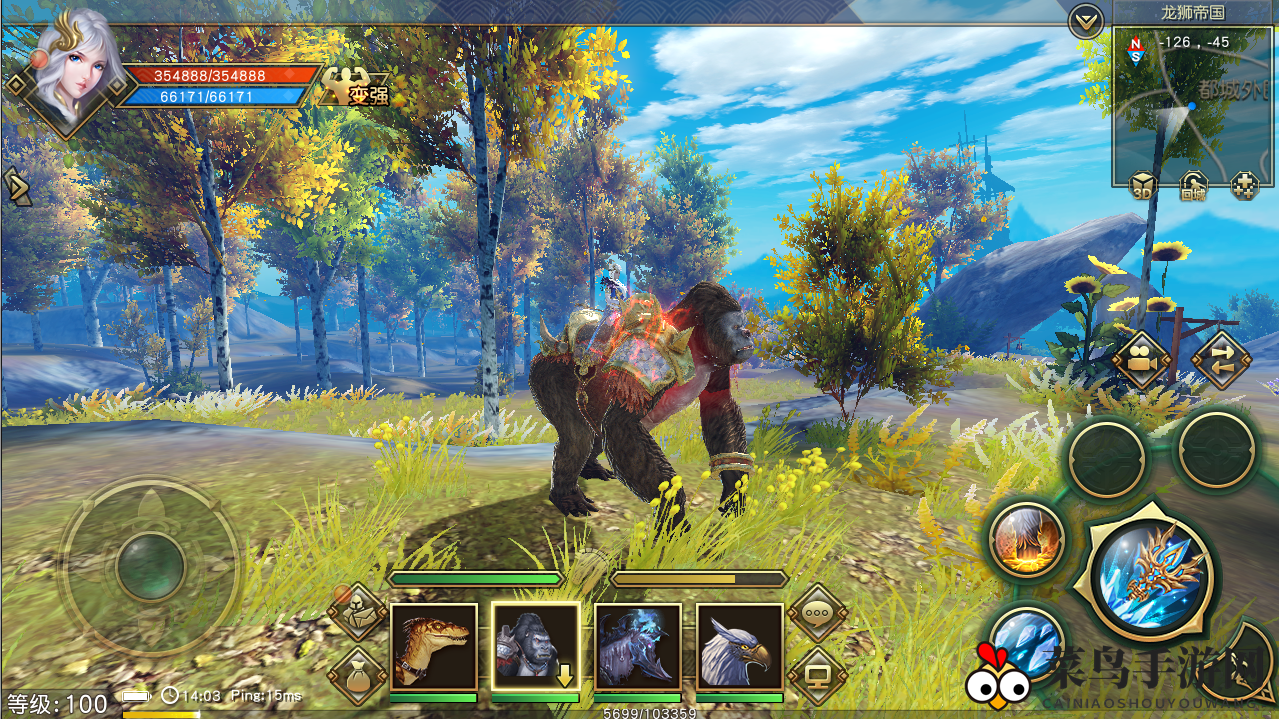
Task: Choose the blue spectral beast slot
Action: (637, 646)
